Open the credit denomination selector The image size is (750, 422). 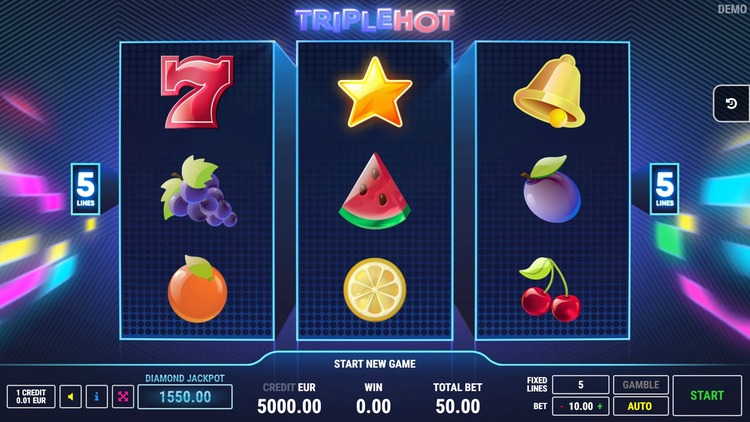[x=31, y=397]
